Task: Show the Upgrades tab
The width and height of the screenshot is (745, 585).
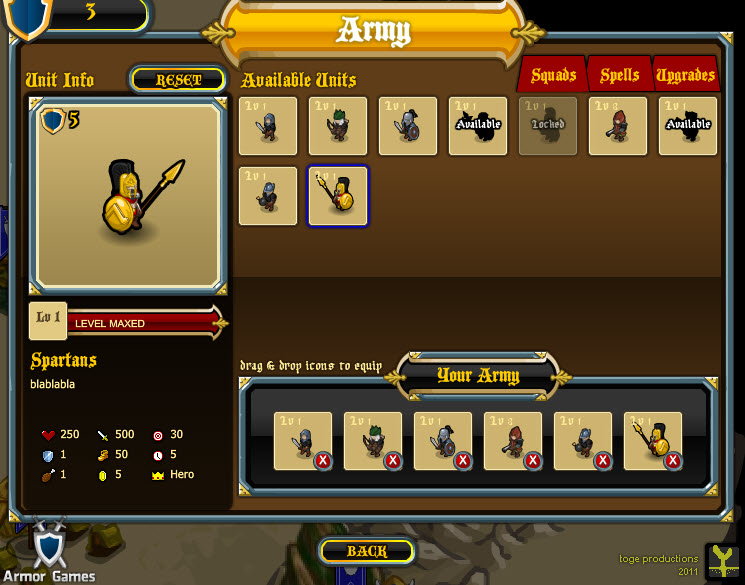Action: tap(686, 76)
